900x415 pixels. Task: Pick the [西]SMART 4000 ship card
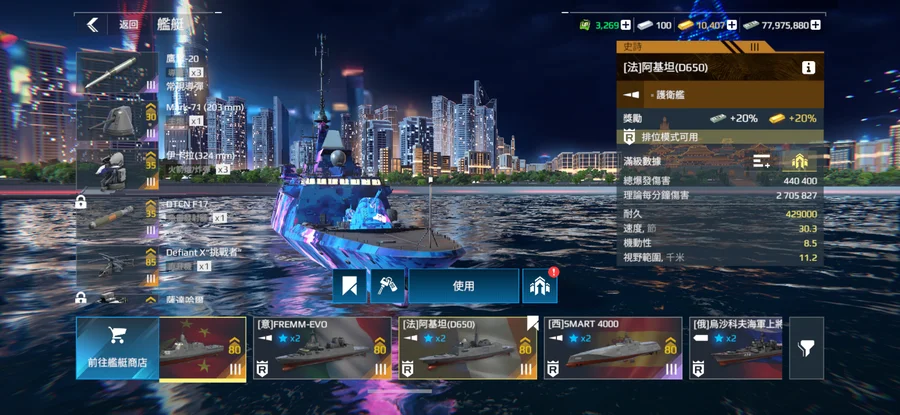click(612, 349)
